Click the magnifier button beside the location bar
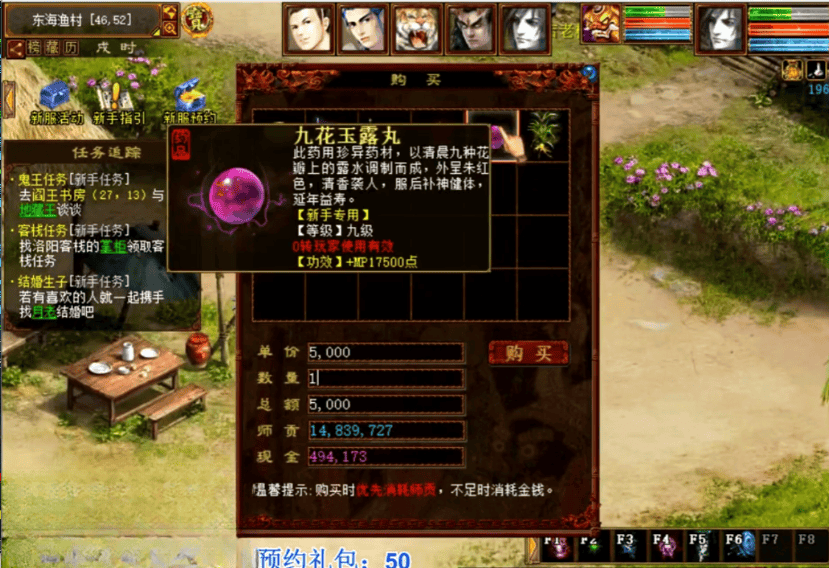The width and height of the screenshot is (829, 568). point(169,28)
